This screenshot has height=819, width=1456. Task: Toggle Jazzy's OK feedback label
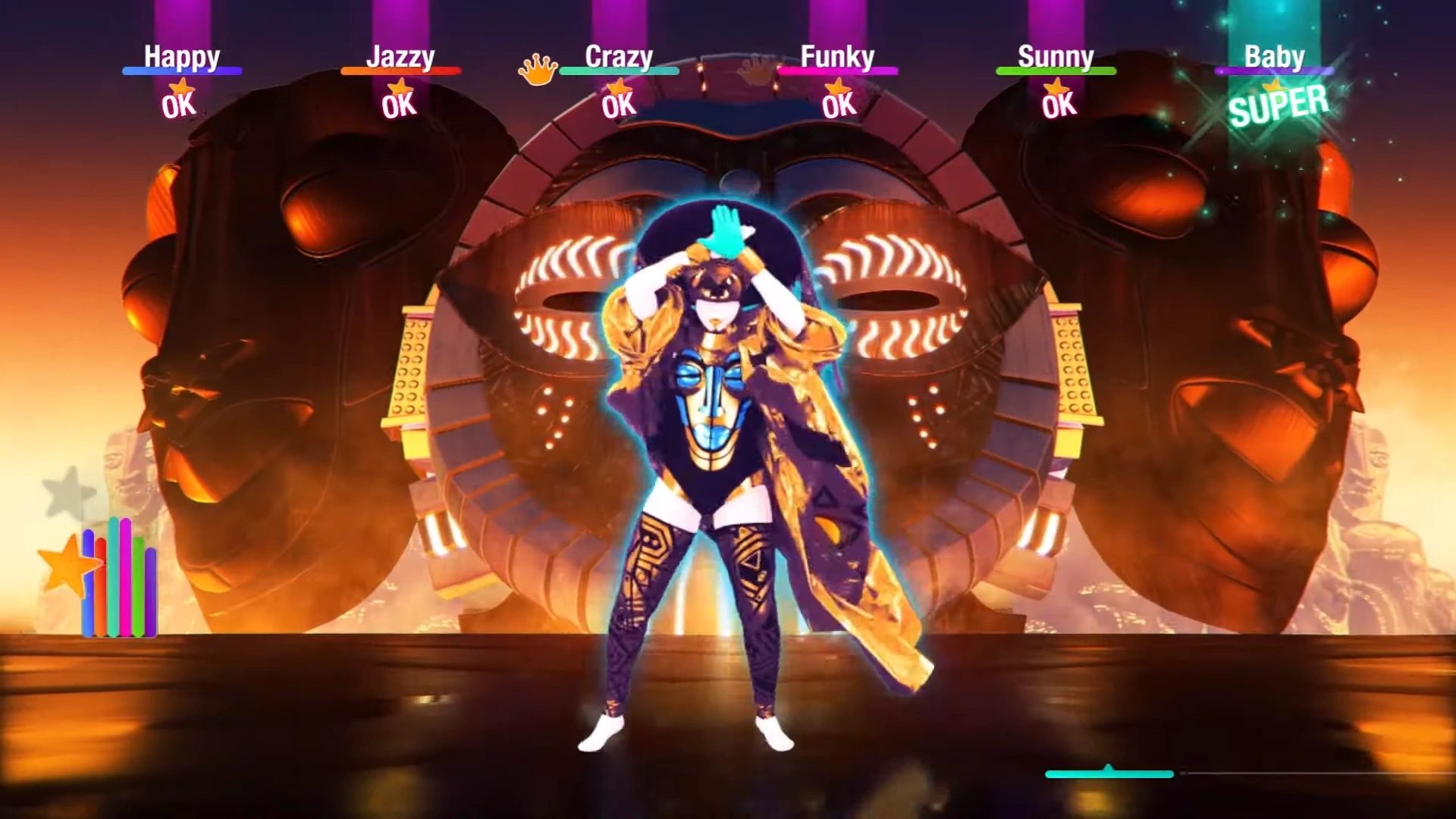click(401, 108)
